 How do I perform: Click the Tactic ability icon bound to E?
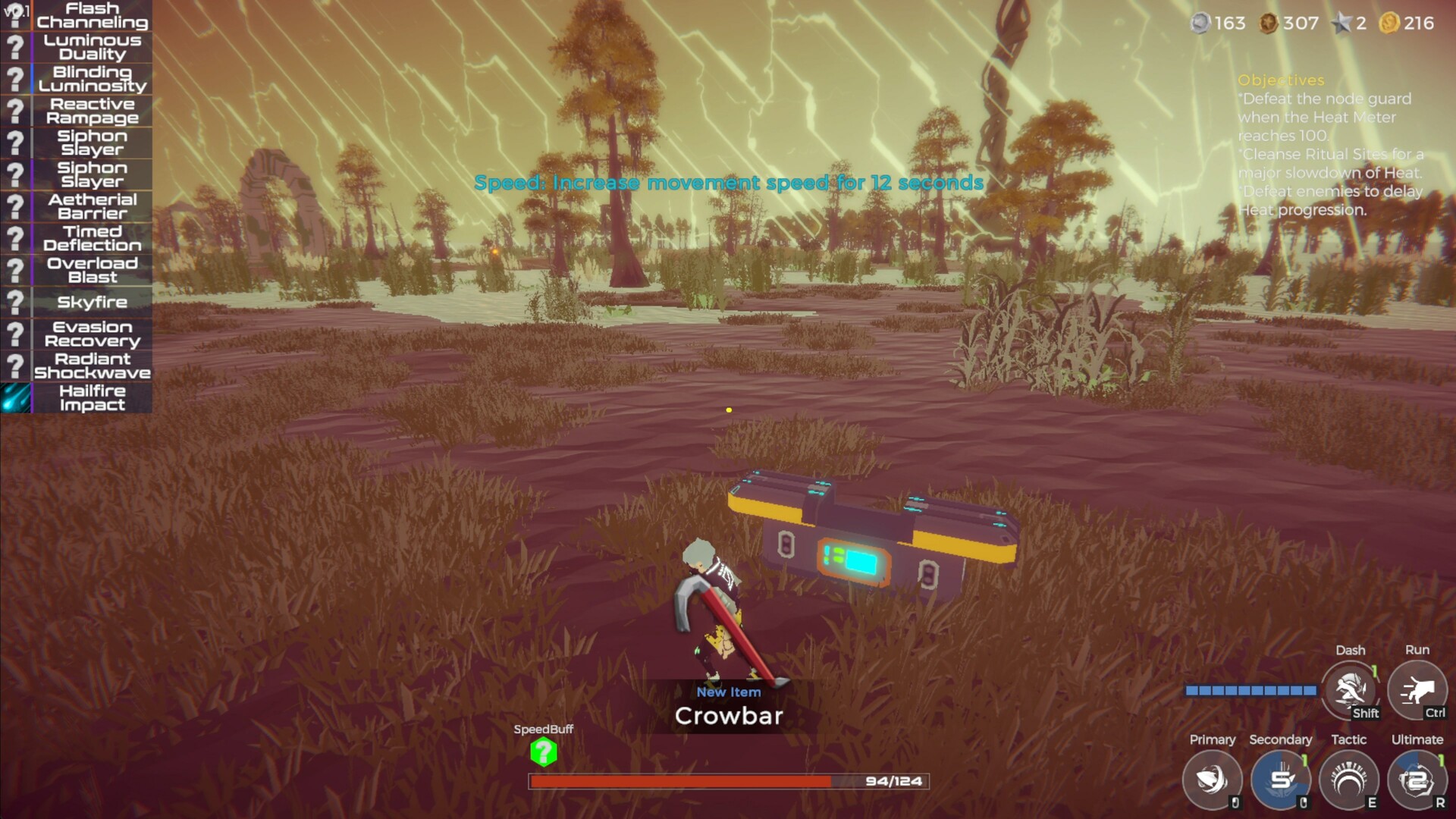1350,780
